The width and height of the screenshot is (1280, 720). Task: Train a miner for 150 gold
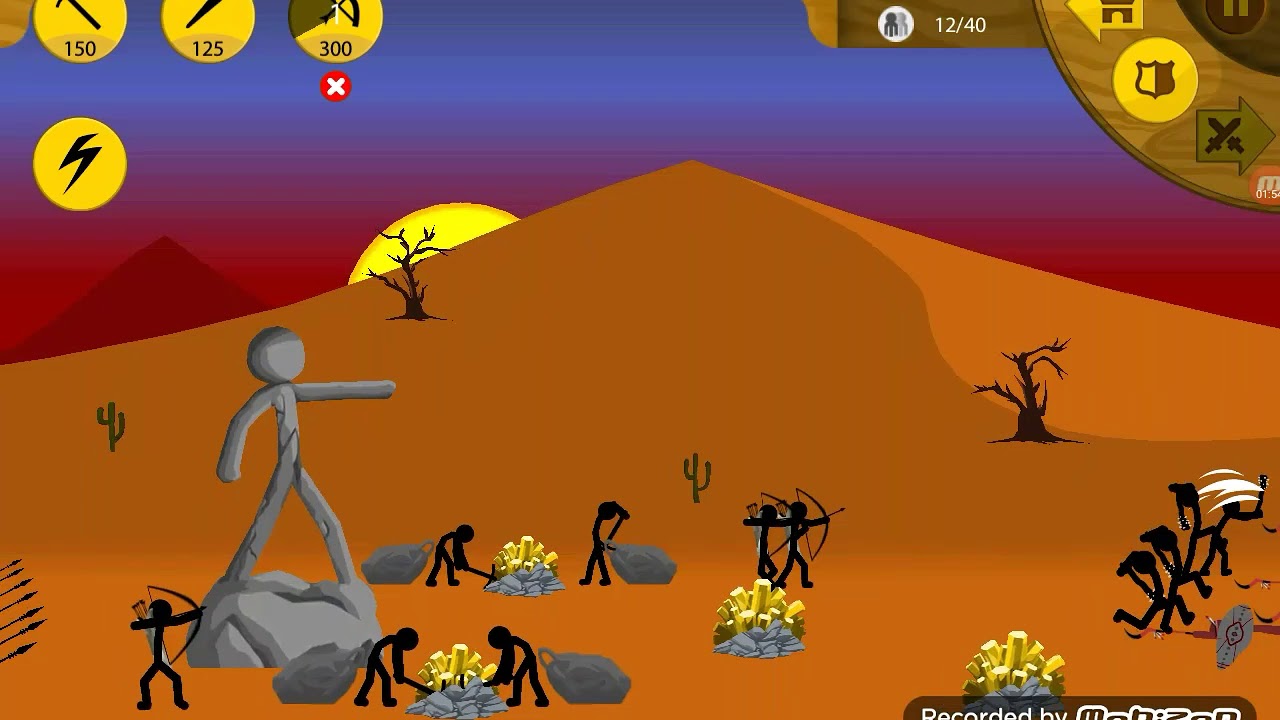tap(80, 25)
